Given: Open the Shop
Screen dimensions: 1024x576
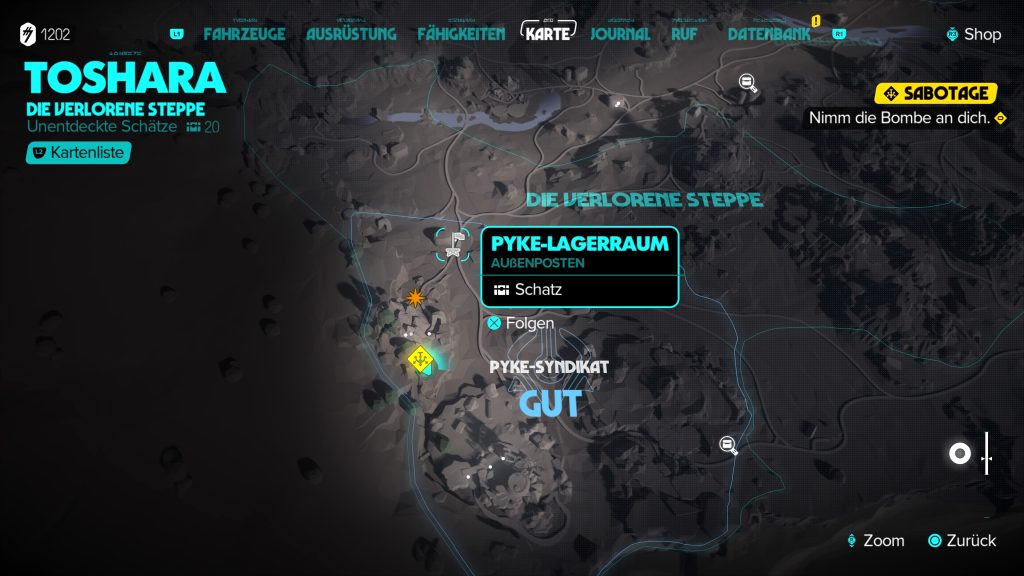Looking at the screenshot, I should click(x=973, y=34).
